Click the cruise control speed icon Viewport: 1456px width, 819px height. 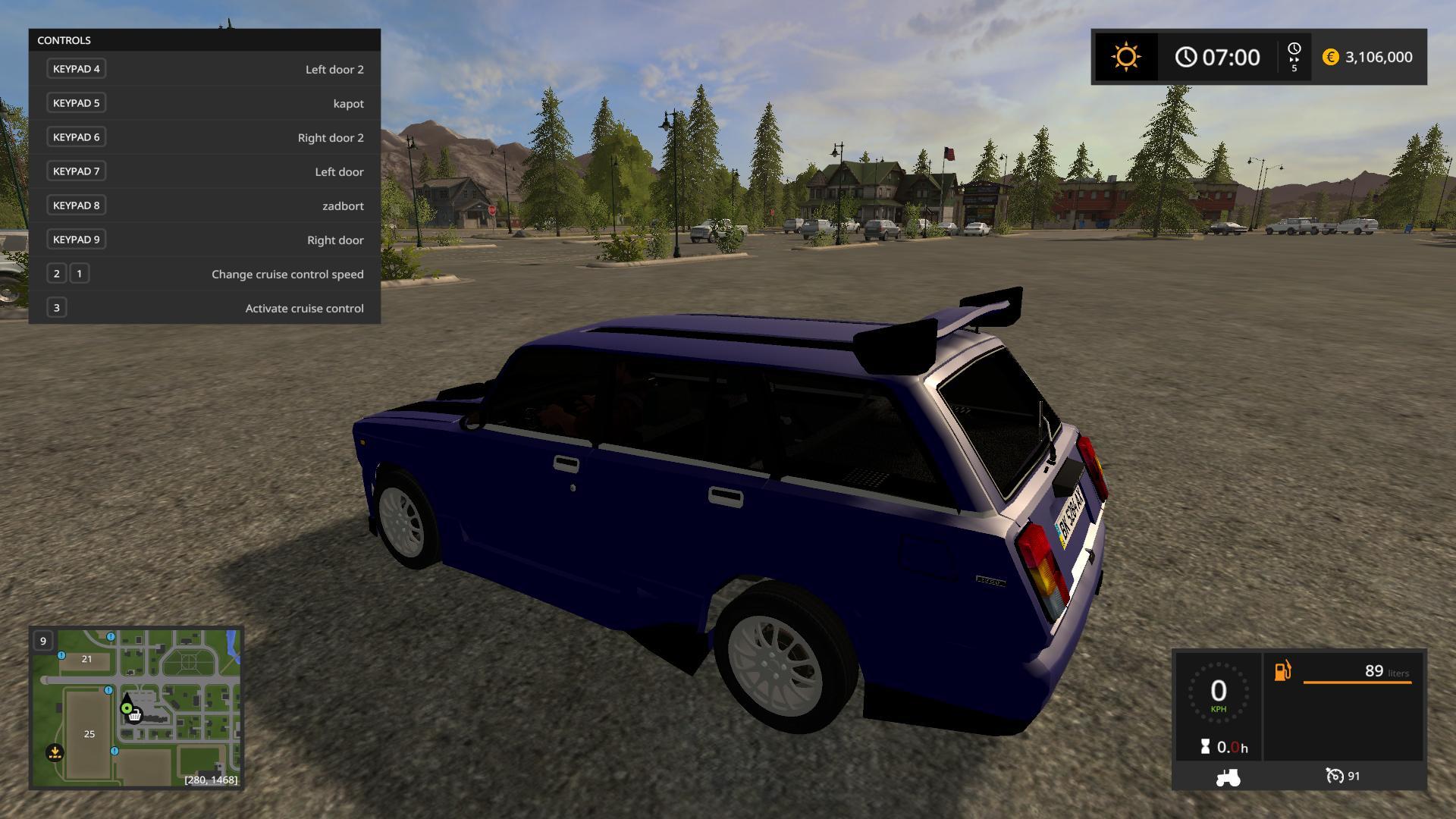coord(1334,776)
